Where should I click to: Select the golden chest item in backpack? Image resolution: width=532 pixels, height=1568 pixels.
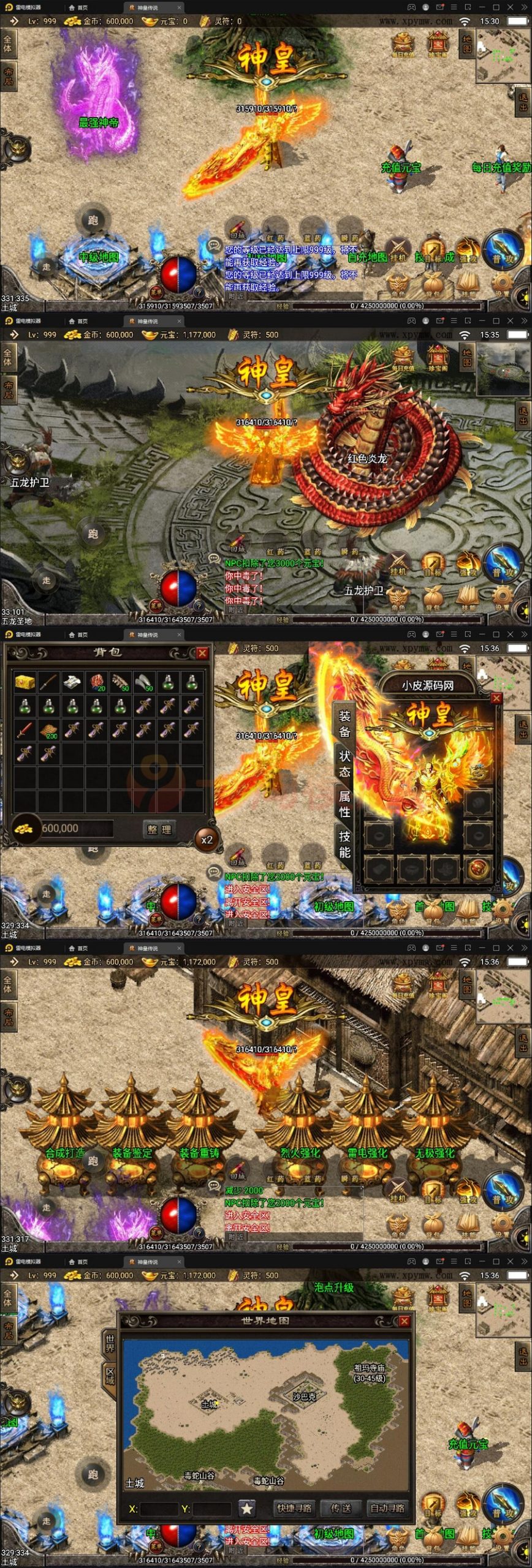pos(25,680)
